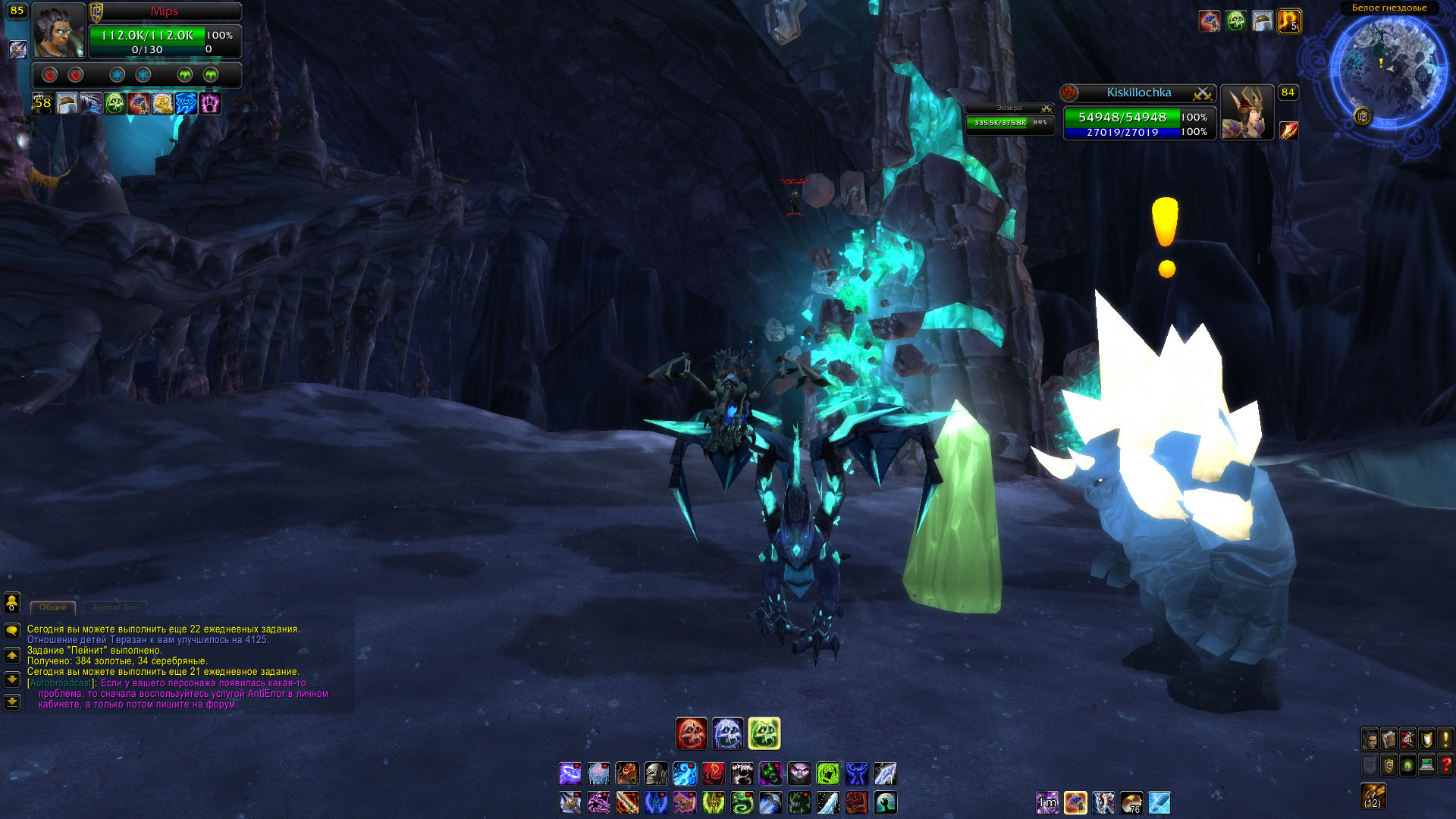Activate the orange rose ability icon
Viewport: 1456px width, 819px height.
(627, 773)
